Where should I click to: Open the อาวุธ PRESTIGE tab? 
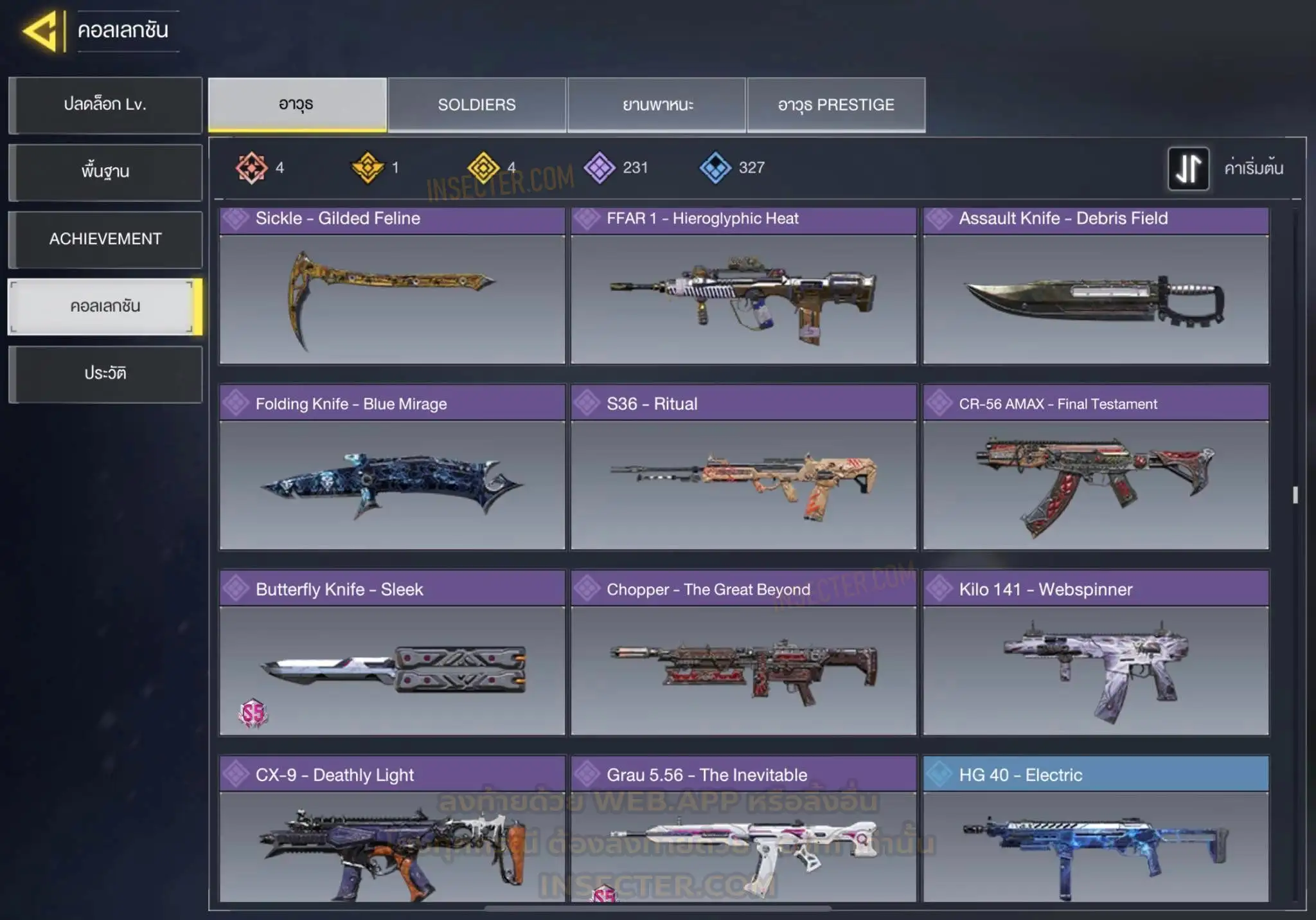click(836, 105)
